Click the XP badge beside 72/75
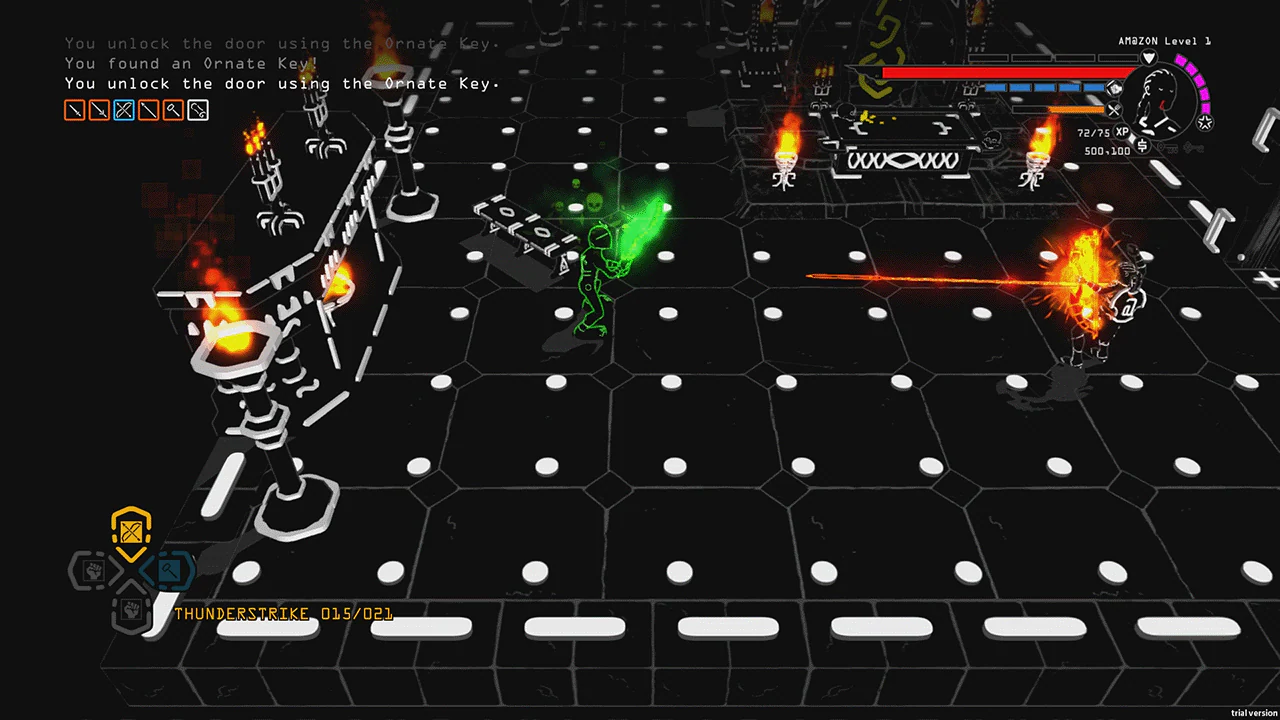The image size is (1280, 720). tap(1121, 131)
